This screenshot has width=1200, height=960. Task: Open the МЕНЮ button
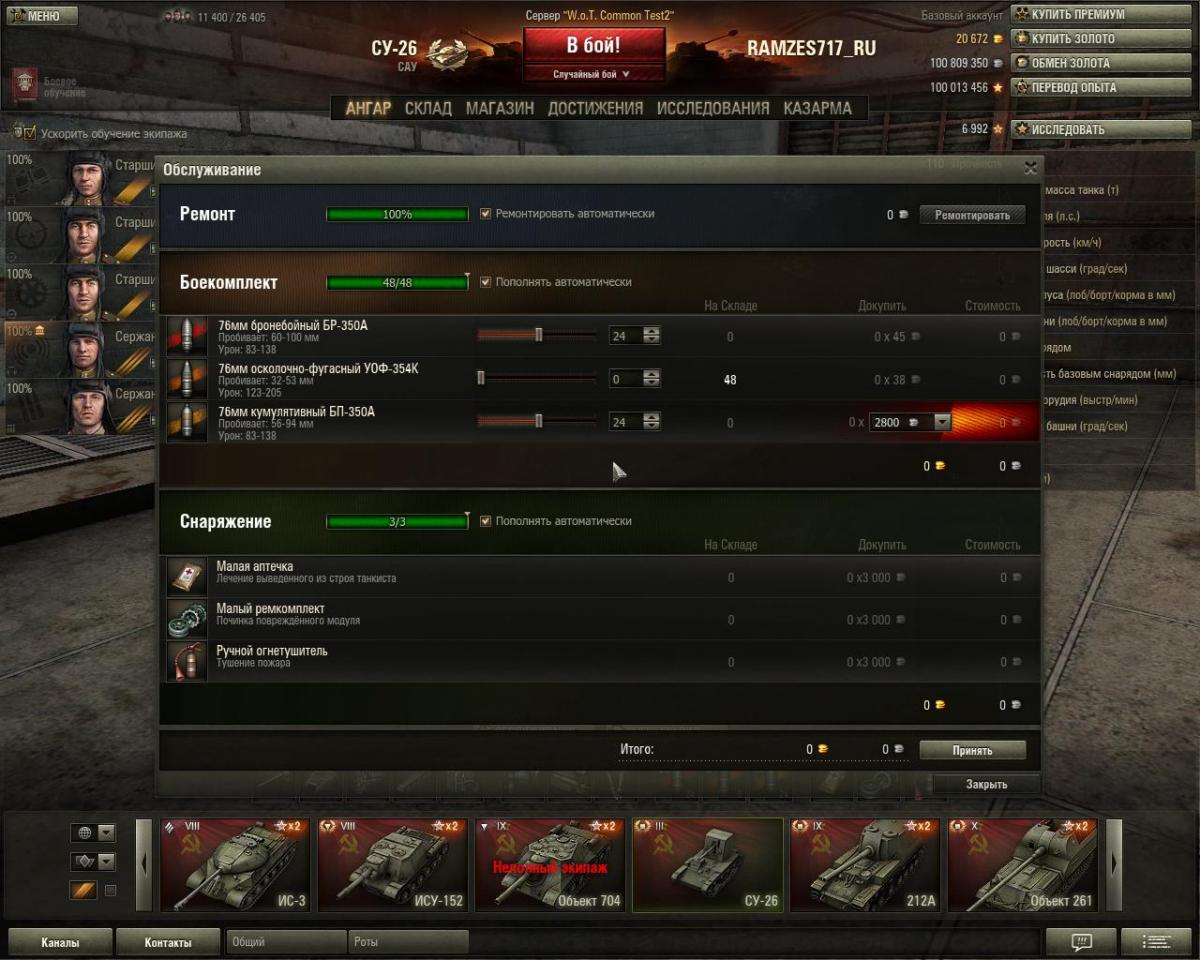click(41, 16)
